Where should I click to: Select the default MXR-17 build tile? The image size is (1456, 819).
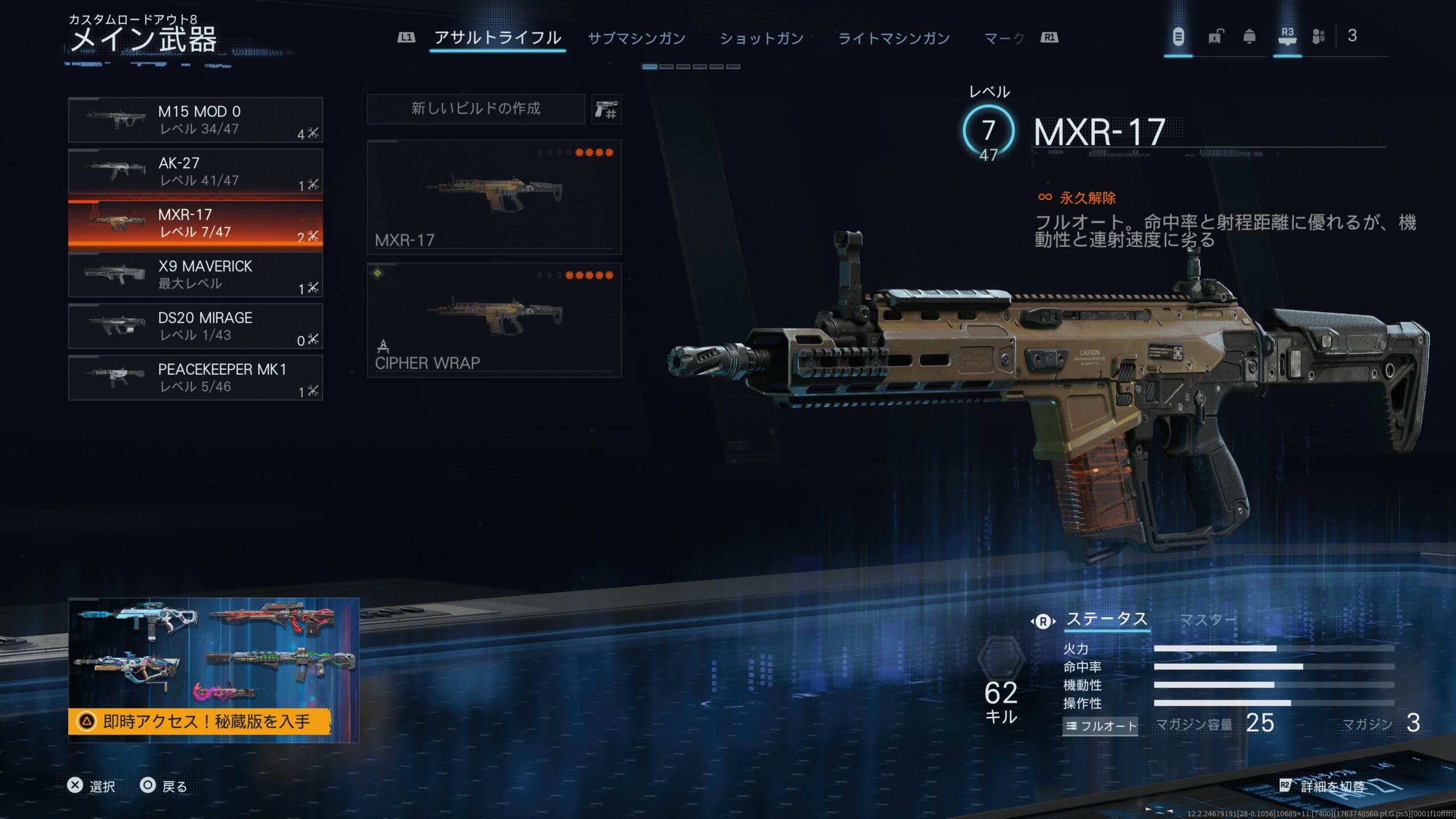click(494, 197)
